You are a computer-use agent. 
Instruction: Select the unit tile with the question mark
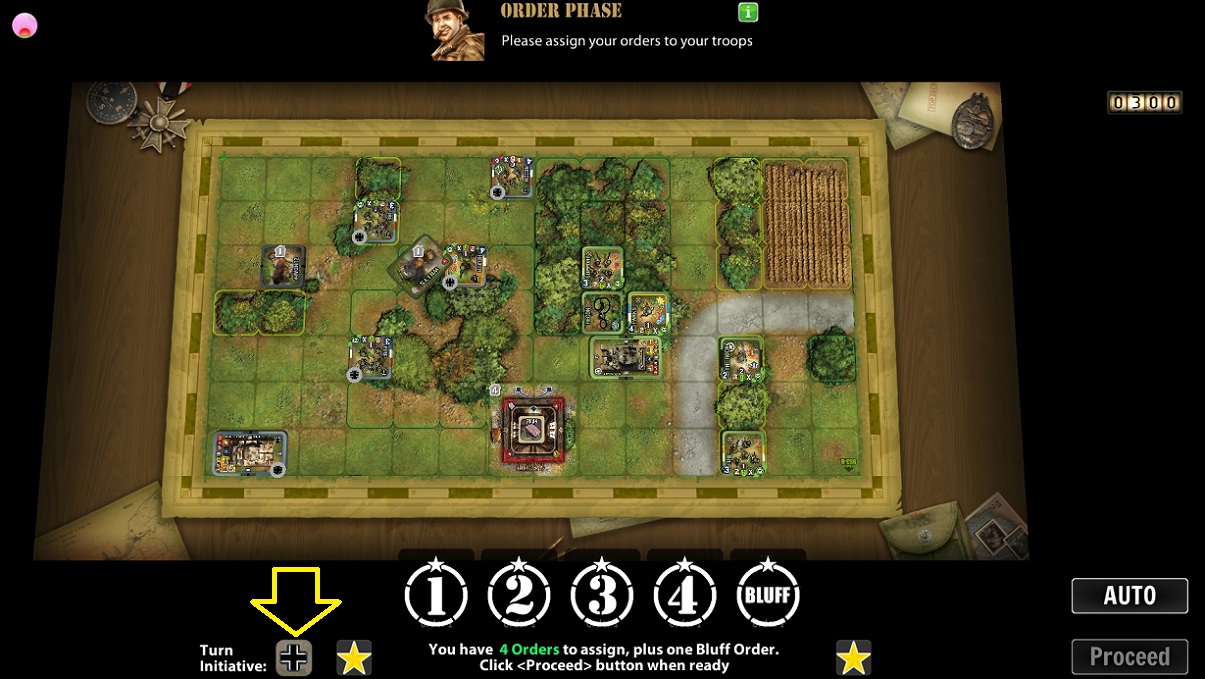point(602,312)
